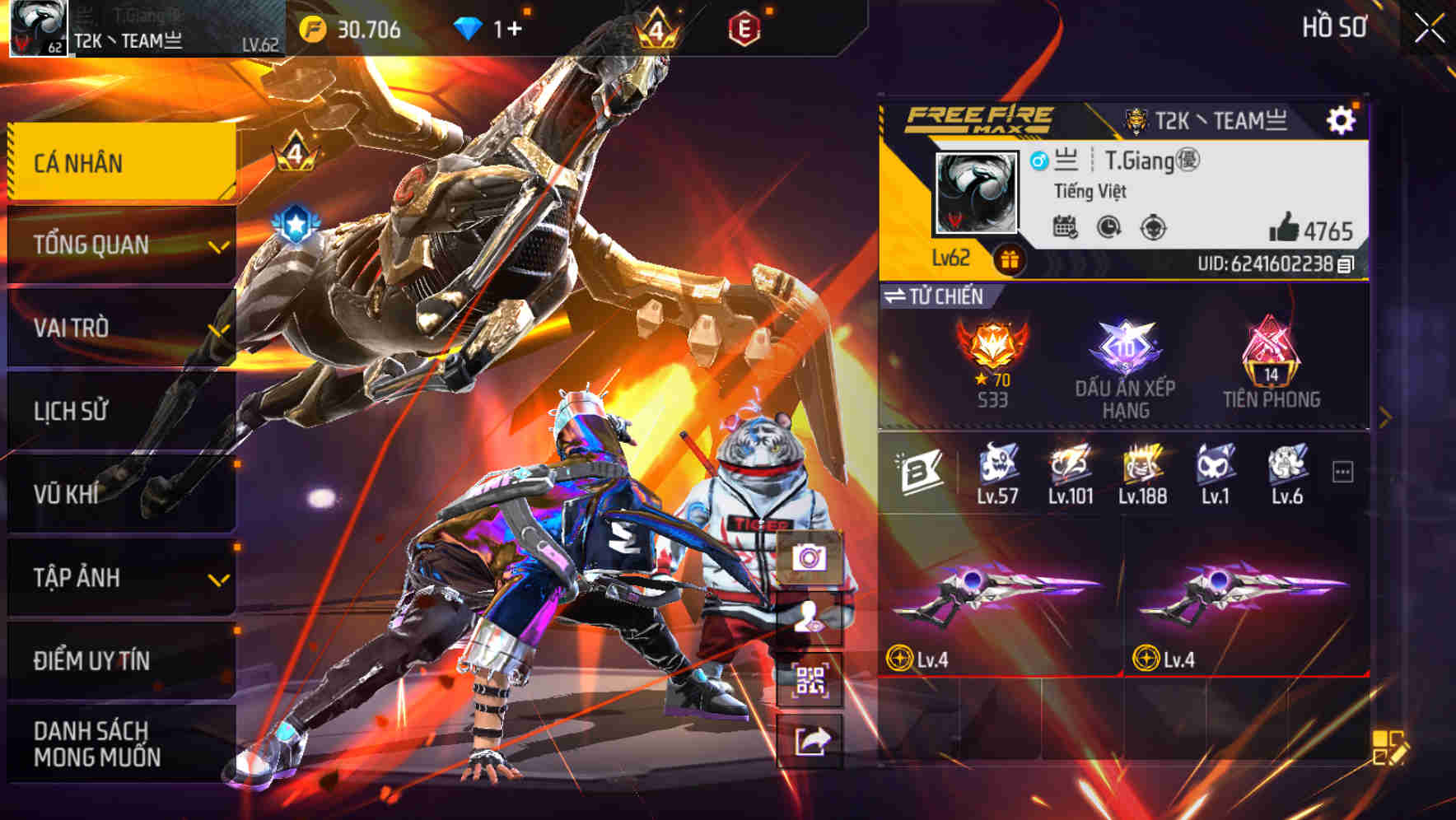Select the calendar check-in icon
The height and width of the screenshot is (820, 1456).
coord(1065,226)
